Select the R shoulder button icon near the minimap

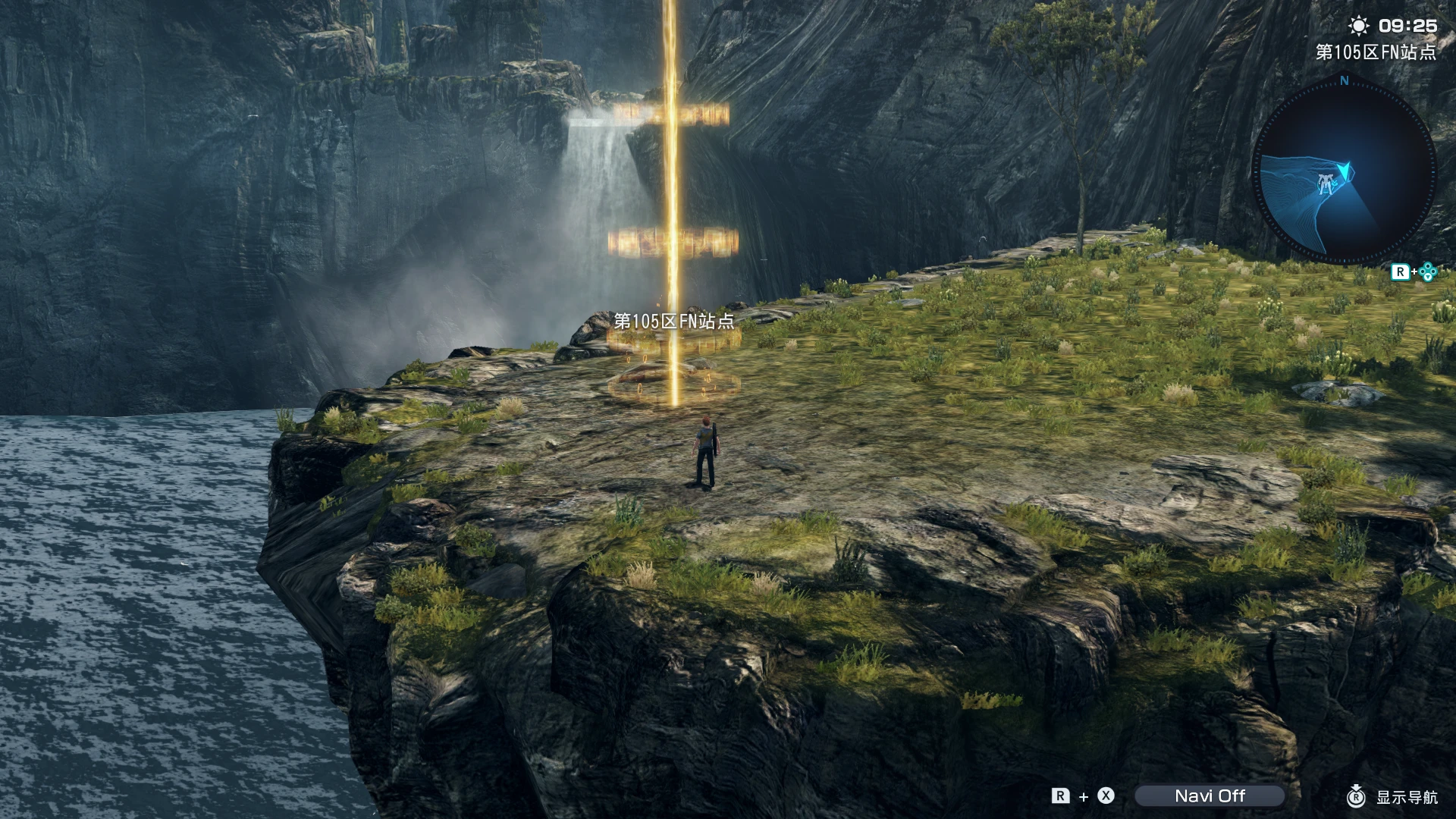[x=1401, y=271]
